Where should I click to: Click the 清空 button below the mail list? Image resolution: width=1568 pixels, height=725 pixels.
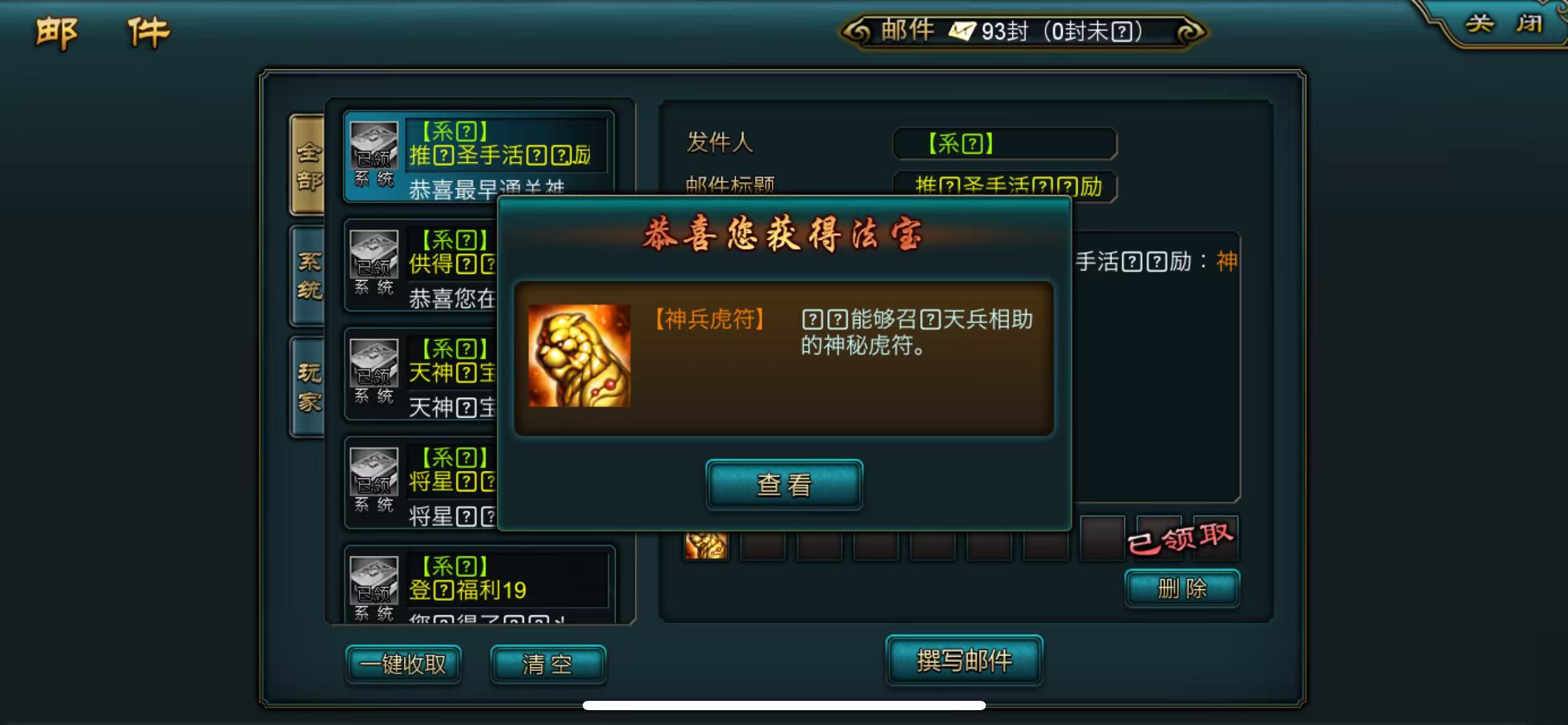coord(547,663)
